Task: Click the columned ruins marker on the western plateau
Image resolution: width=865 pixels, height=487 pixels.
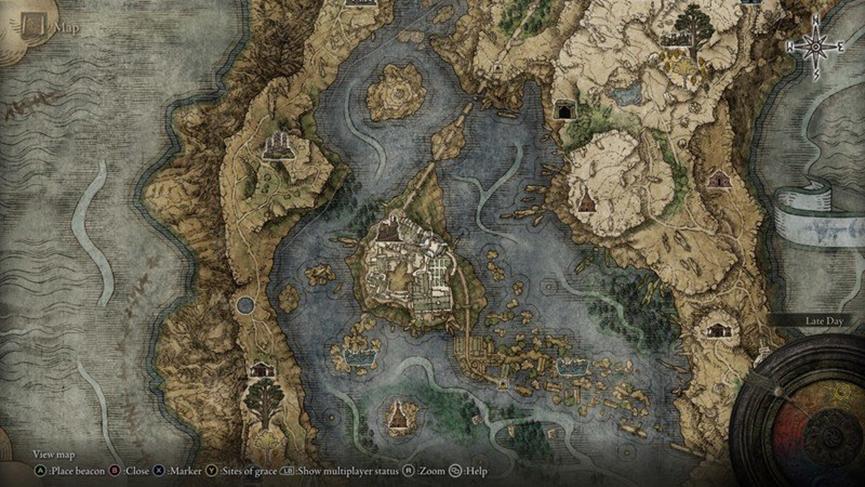Action: tap(276, 147)
